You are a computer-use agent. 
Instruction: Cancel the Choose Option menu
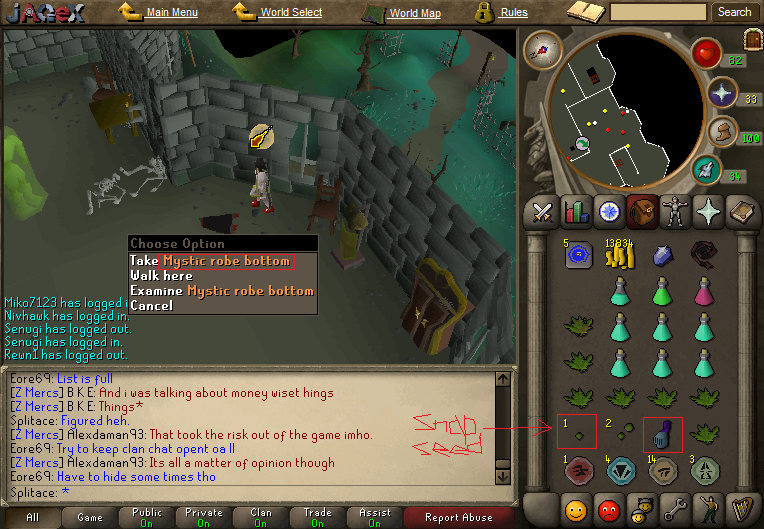click(x=151, y=305)
